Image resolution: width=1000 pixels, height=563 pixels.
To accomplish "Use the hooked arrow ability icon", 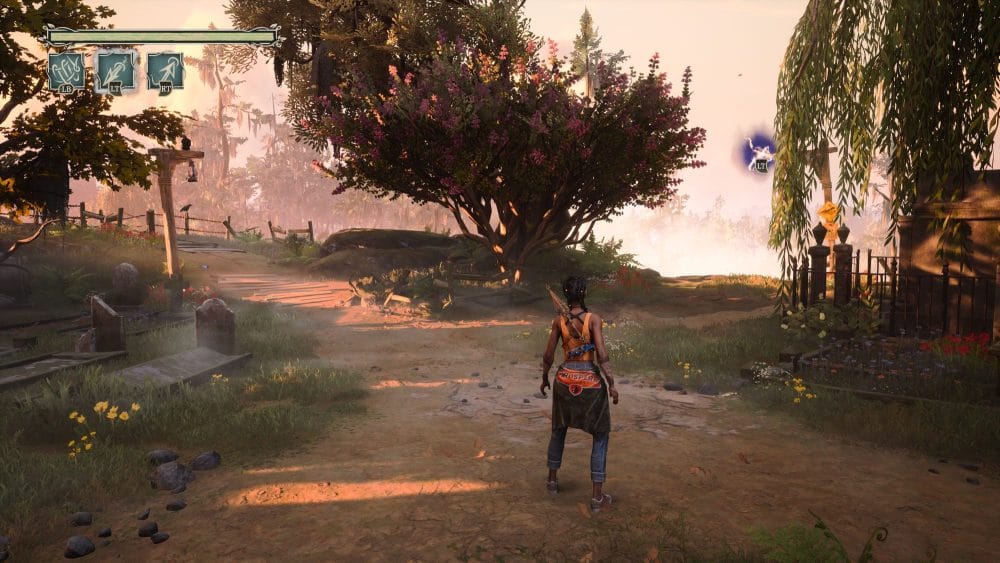I will pyautogui.click(x=165, y=71).
